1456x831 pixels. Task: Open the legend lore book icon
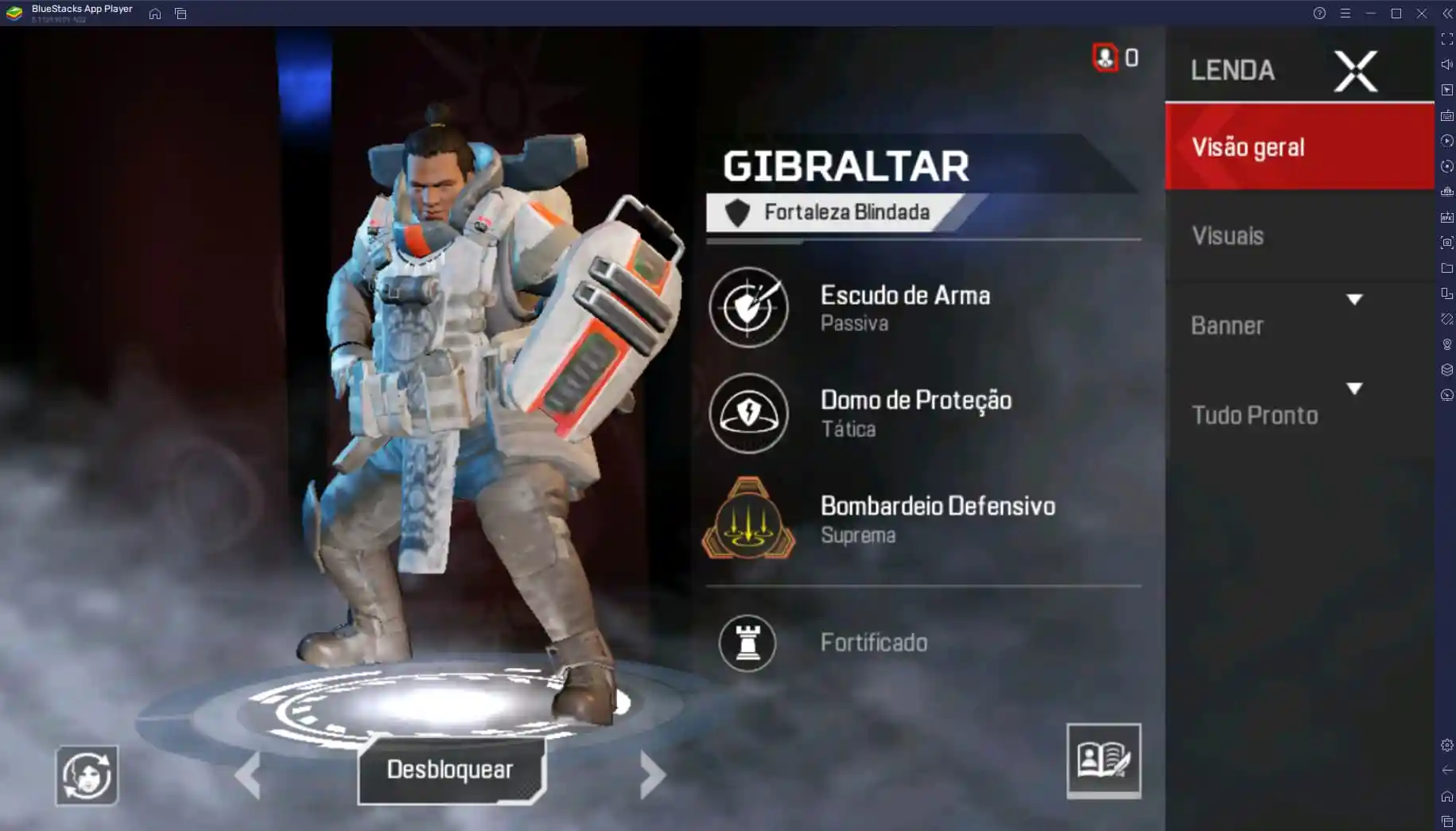tap(1103, 760)
